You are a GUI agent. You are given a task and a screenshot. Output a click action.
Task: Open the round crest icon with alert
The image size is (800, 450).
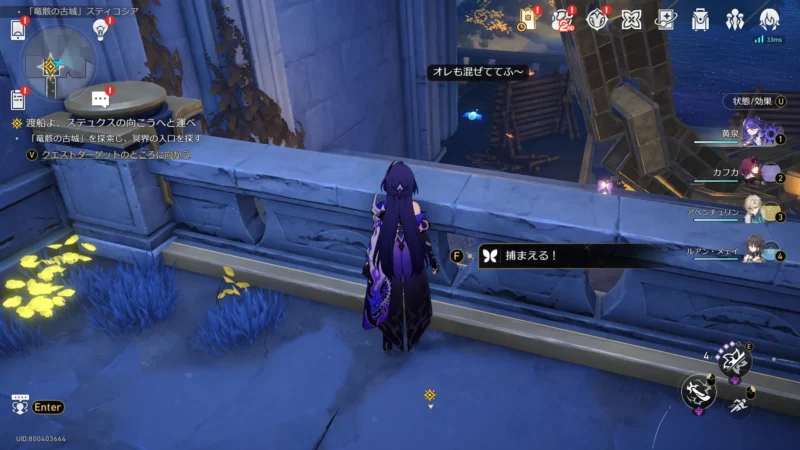click(598, 19)
